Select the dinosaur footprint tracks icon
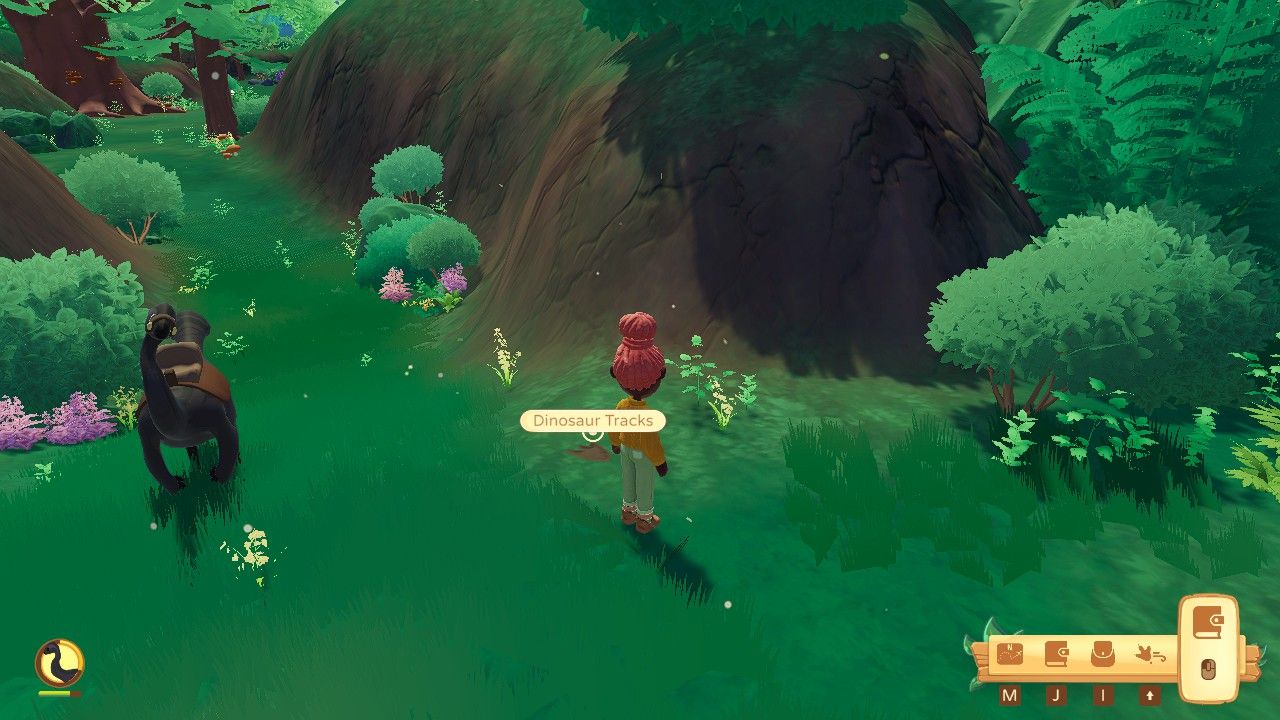 point(1148,652)
